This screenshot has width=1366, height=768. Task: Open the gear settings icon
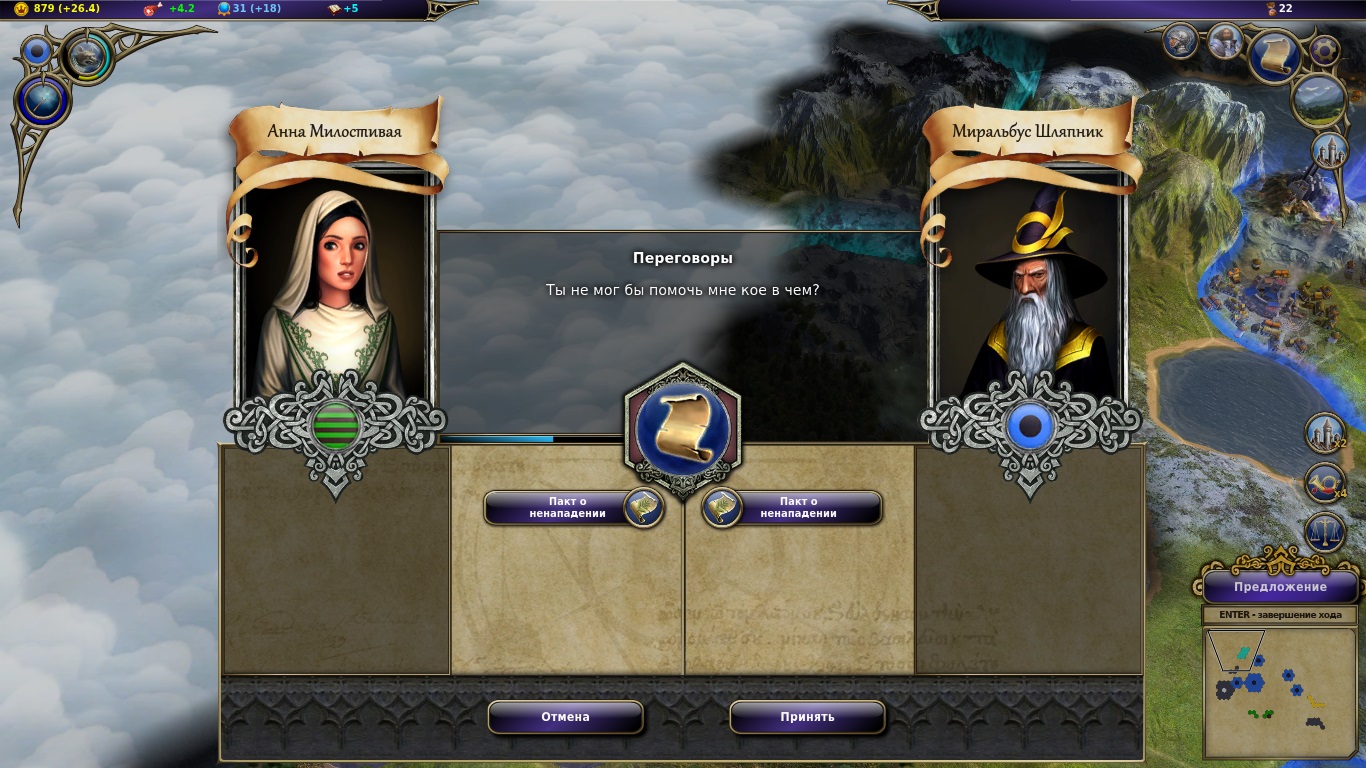point(1324,50)
